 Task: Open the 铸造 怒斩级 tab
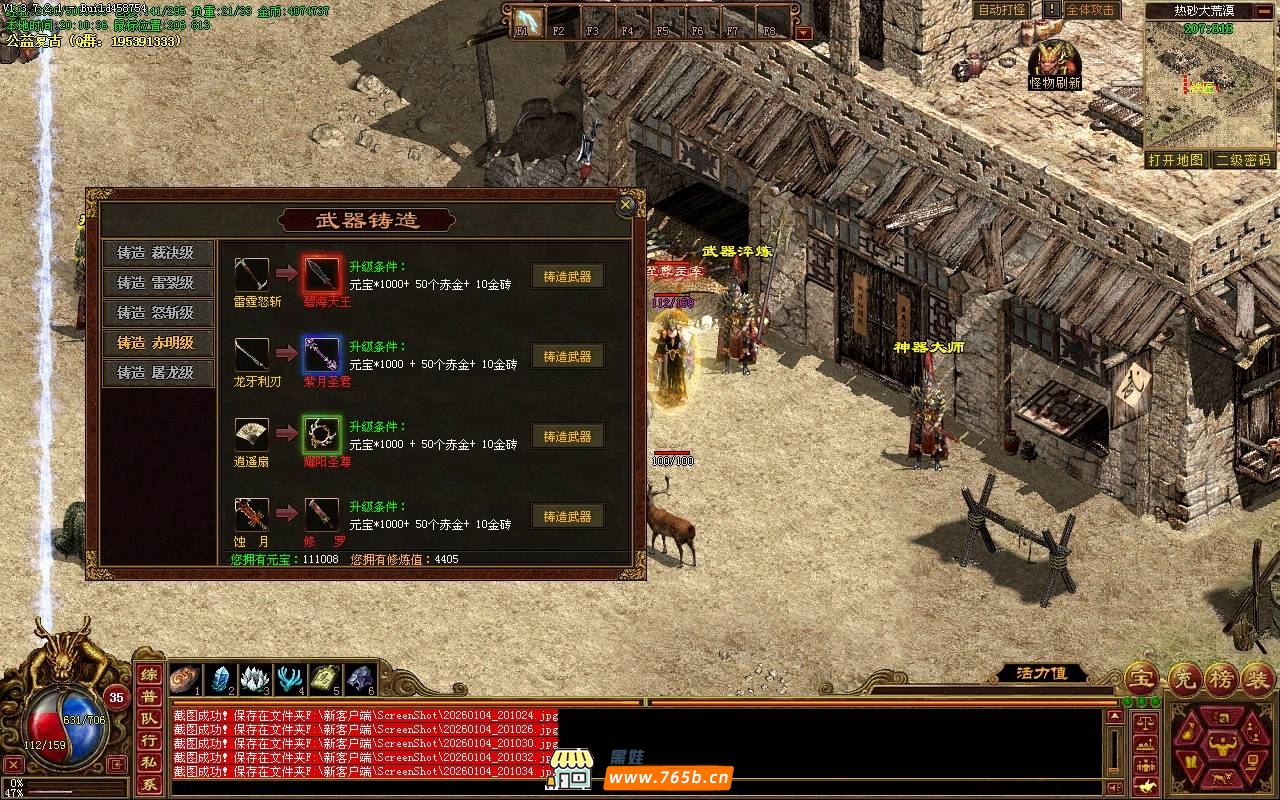(x=155, y=313)
